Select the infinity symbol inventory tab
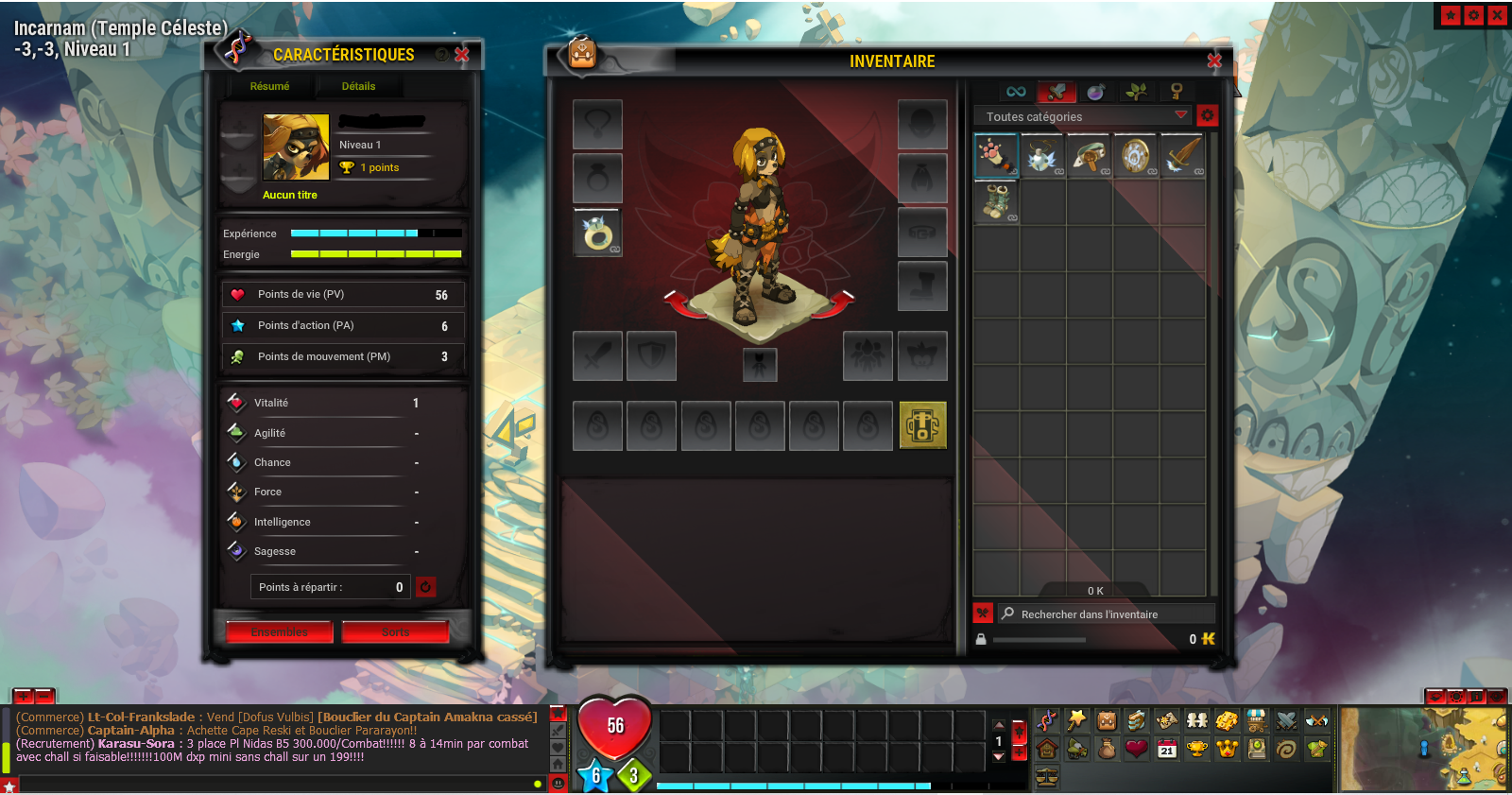Image resolution: width=1512 pixels, height=795 pixels. pyautogui.click(x=1016, y=92)
